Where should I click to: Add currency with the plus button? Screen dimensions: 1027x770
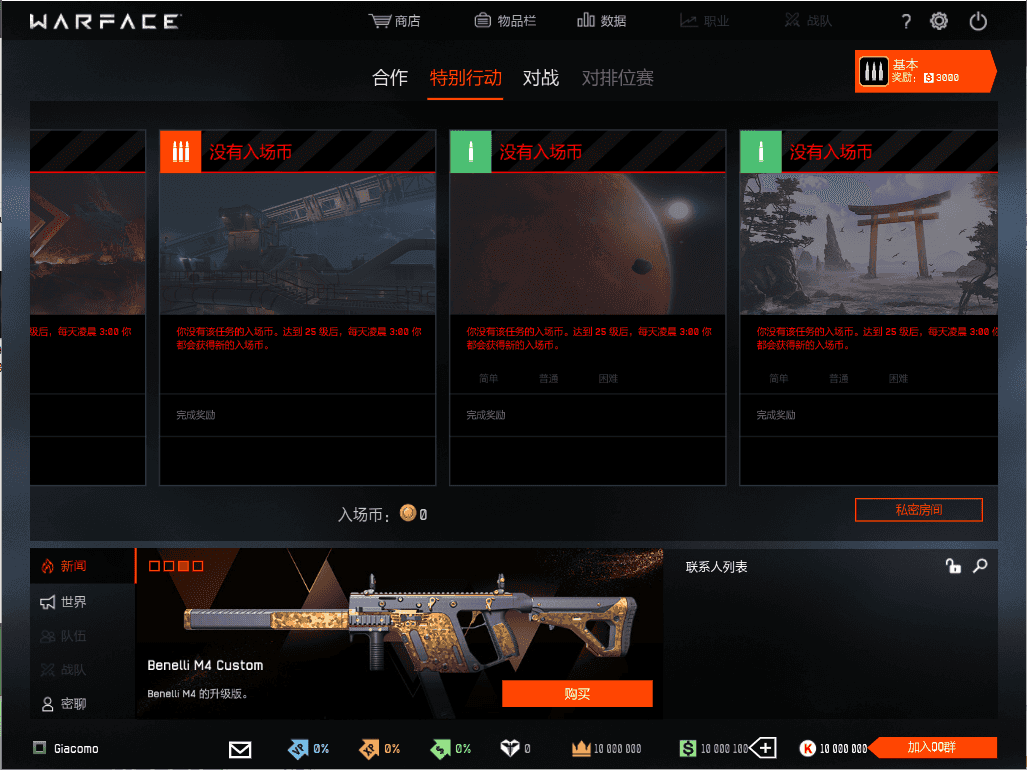point(764,748)
